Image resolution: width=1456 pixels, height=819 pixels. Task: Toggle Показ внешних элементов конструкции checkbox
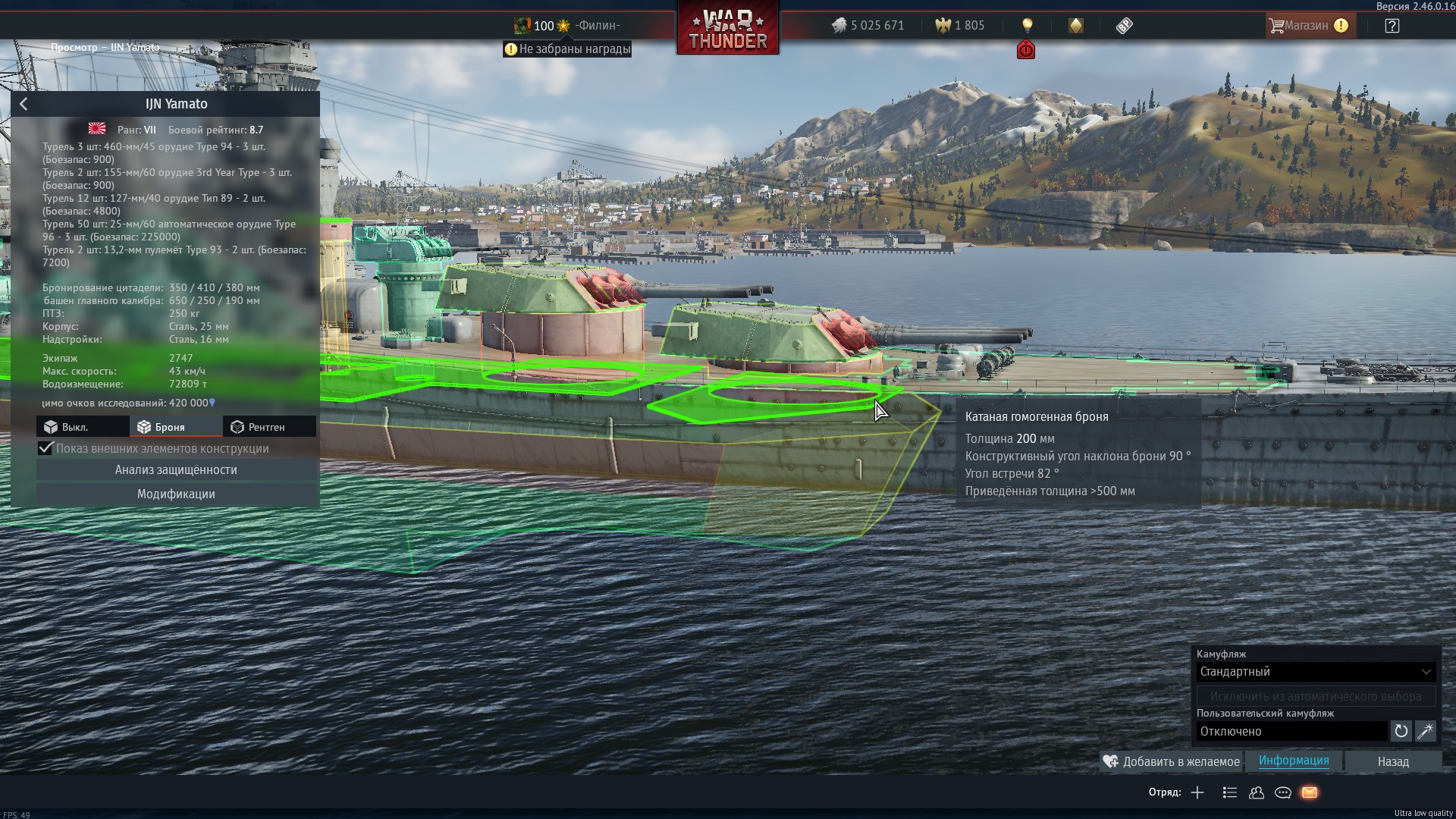click(45, 448)
